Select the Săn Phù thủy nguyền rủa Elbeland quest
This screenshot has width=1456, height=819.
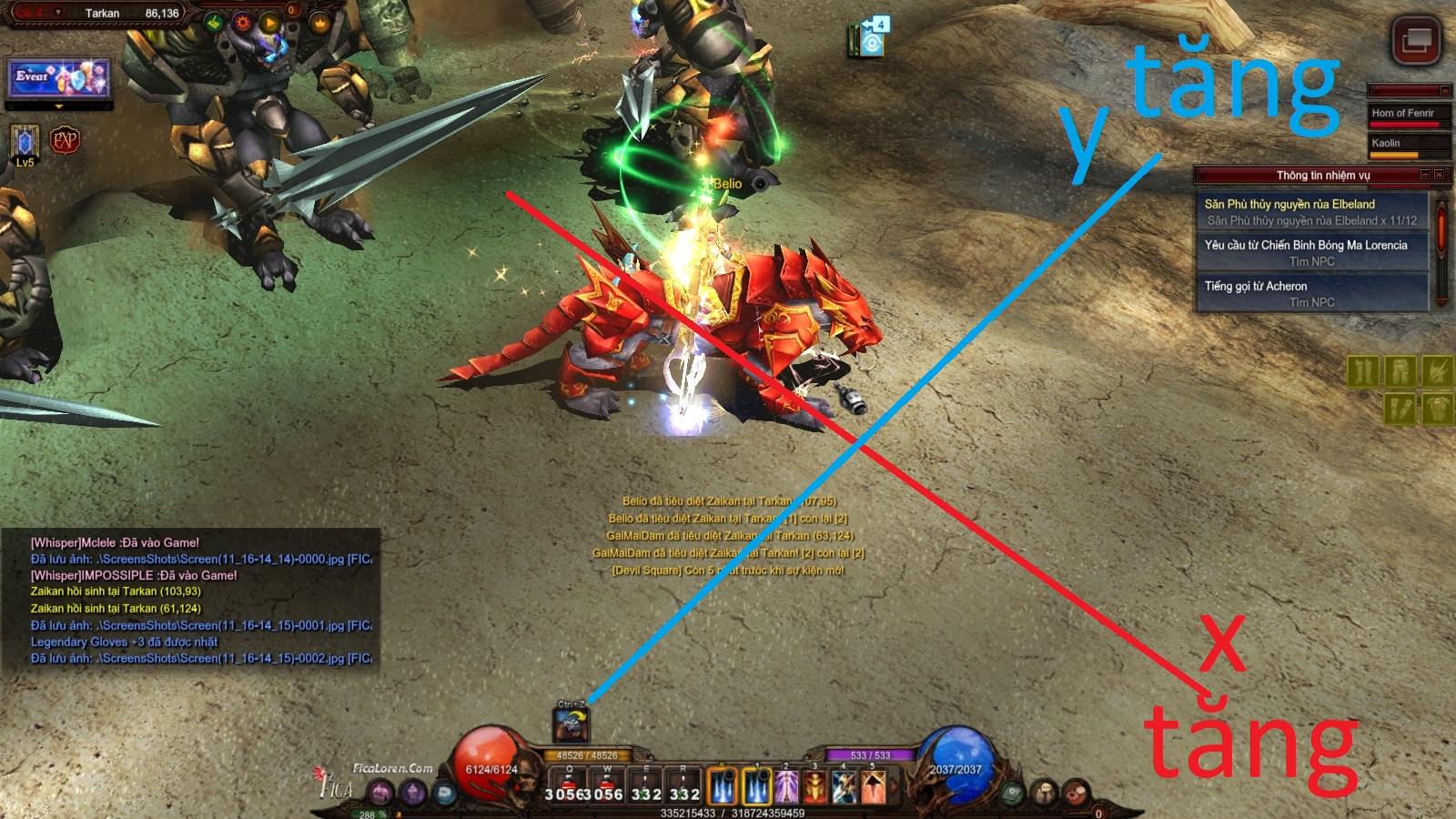[1311, 212]
